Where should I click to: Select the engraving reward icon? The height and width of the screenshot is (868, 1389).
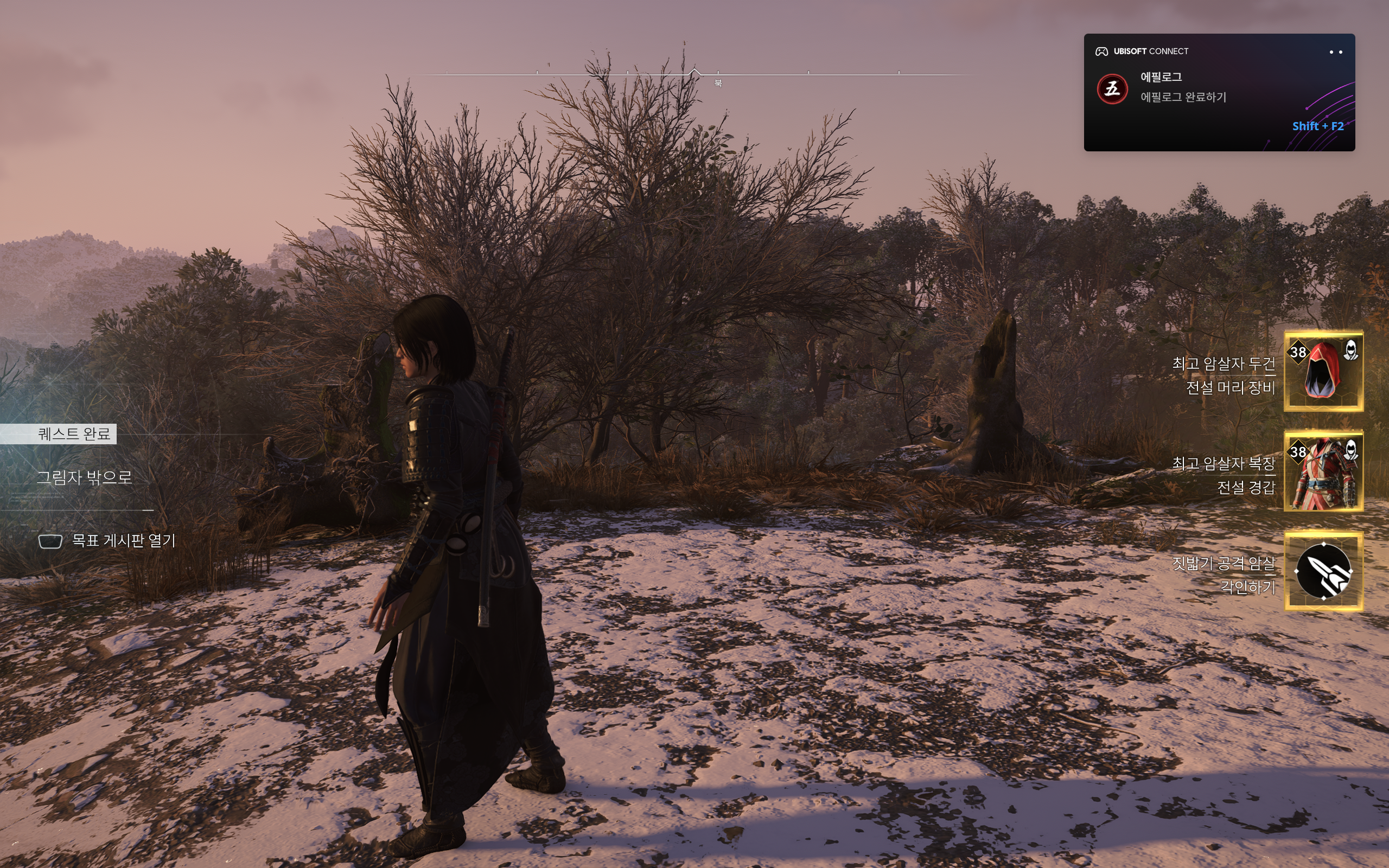pyautogui.click(x=1323, y=571)
